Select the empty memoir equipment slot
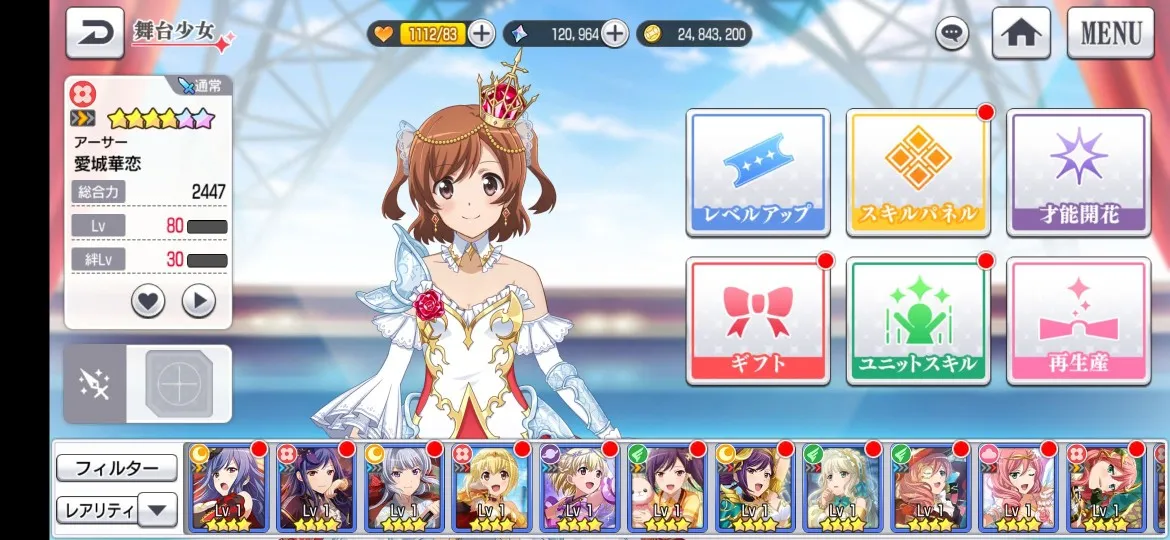The height and width of the screenshot is (540, 1170). pyautogui.click(x=179, y=384)
